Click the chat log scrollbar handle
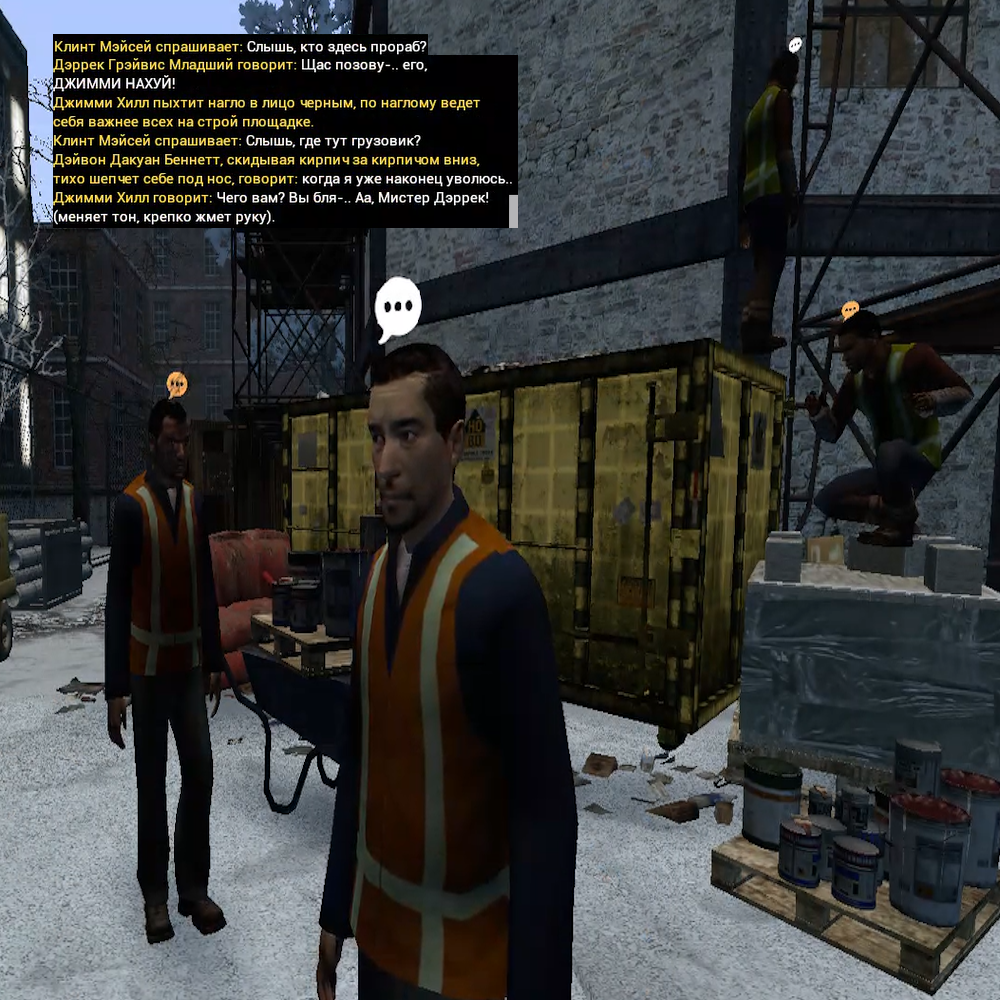 point(513,211)
